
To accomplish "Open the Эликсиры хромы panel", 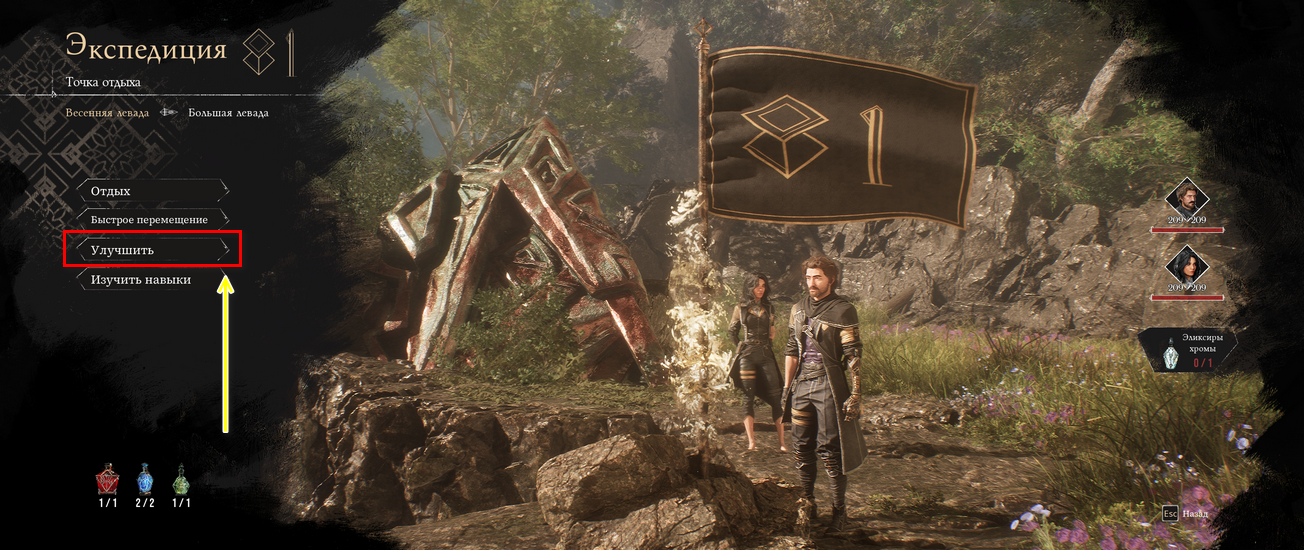I will point(1190,351).
